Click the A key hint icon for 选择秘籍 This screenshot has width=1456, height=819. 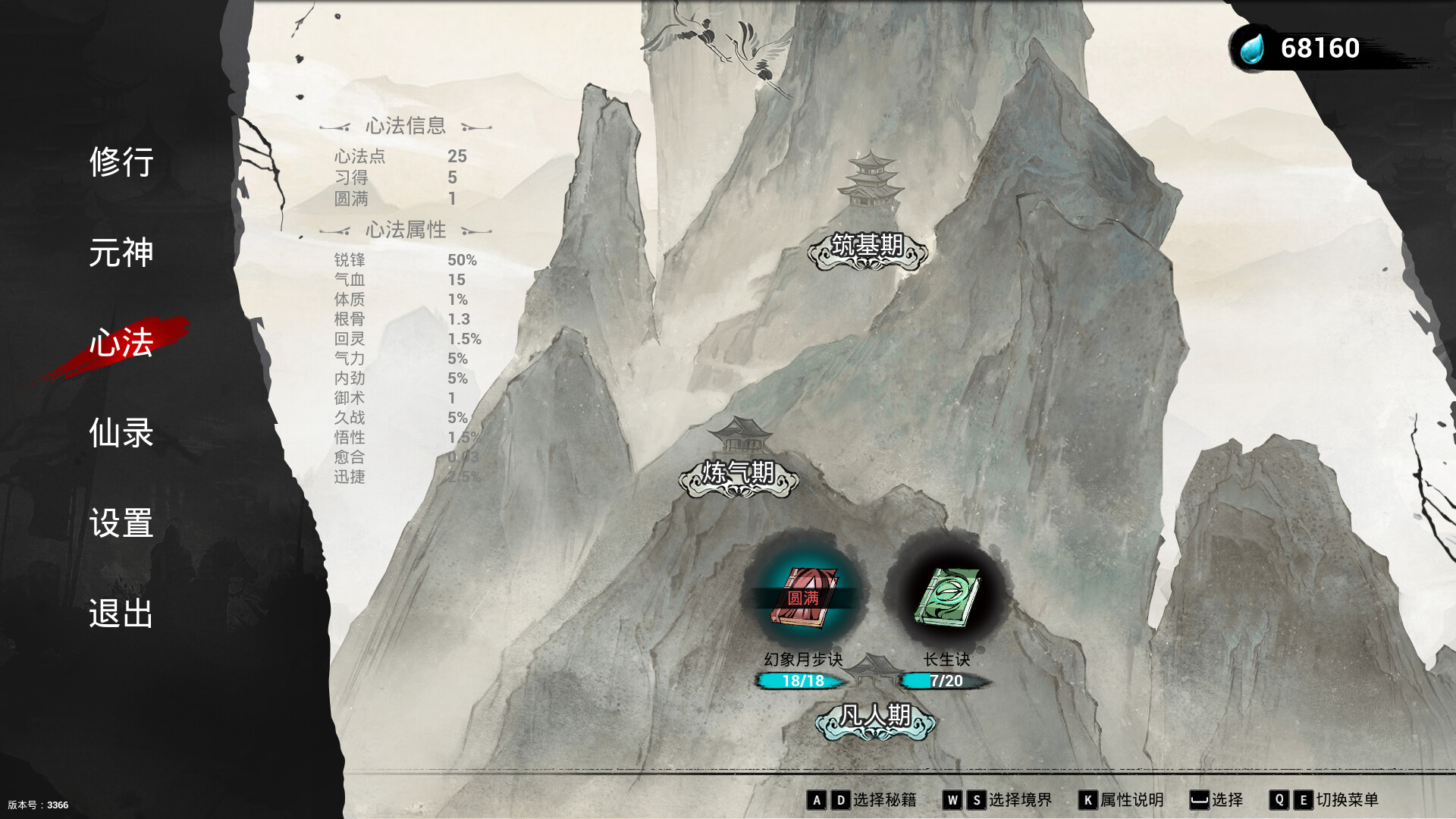click(818, 799)
